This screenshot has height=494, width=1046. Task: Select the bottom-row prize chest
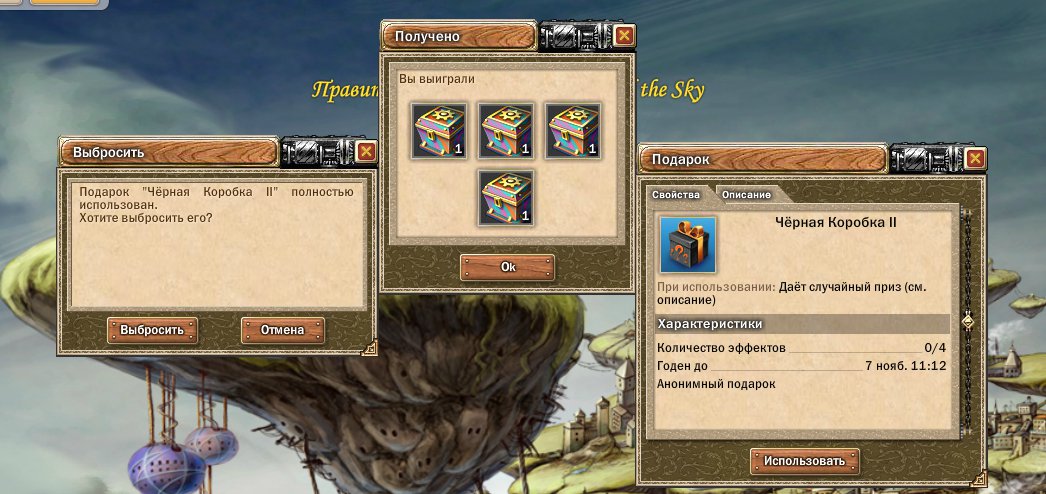[507, 198]
